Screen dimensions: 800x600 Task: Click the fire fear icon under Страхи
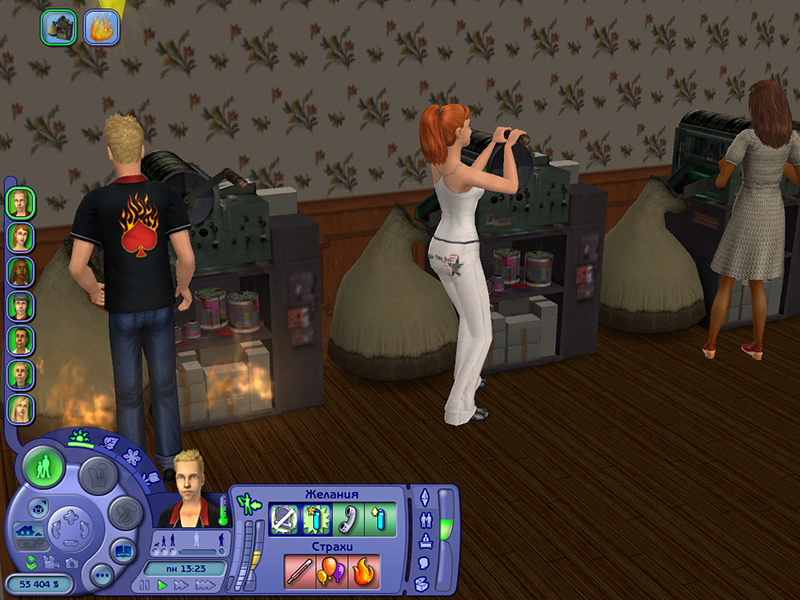[364, 571]
